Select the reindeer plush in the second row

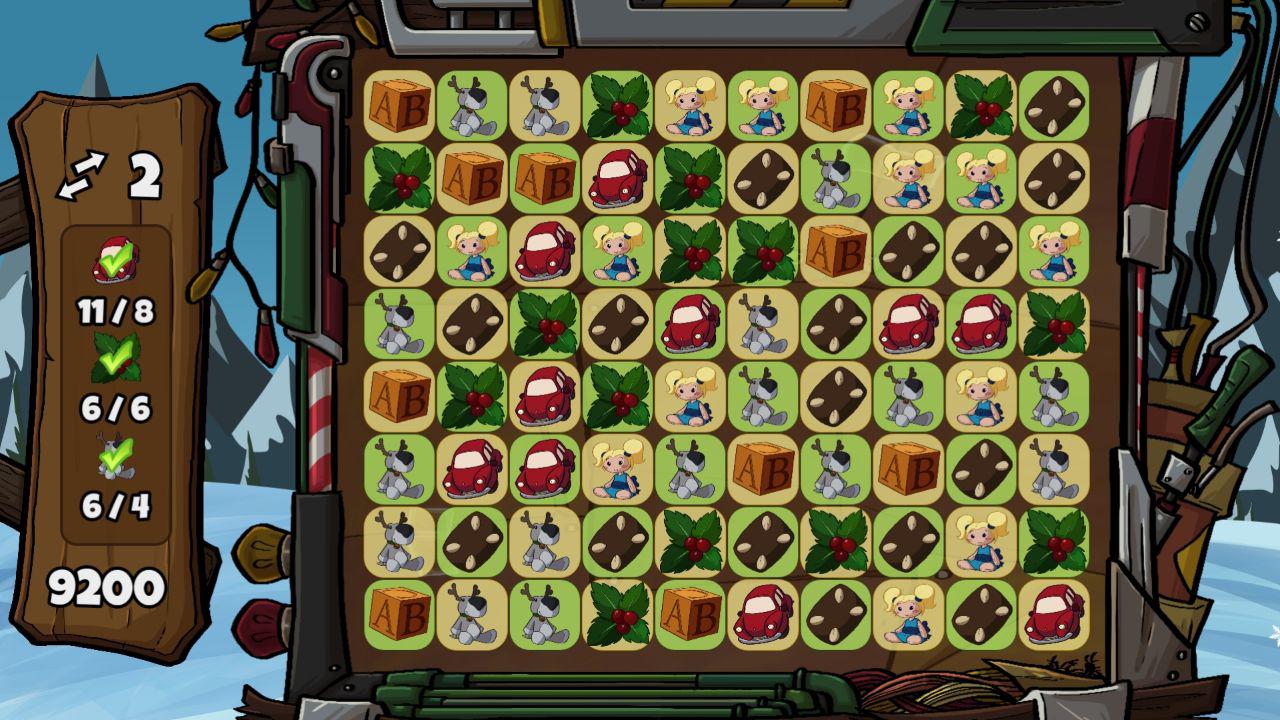tap(835, 178)
